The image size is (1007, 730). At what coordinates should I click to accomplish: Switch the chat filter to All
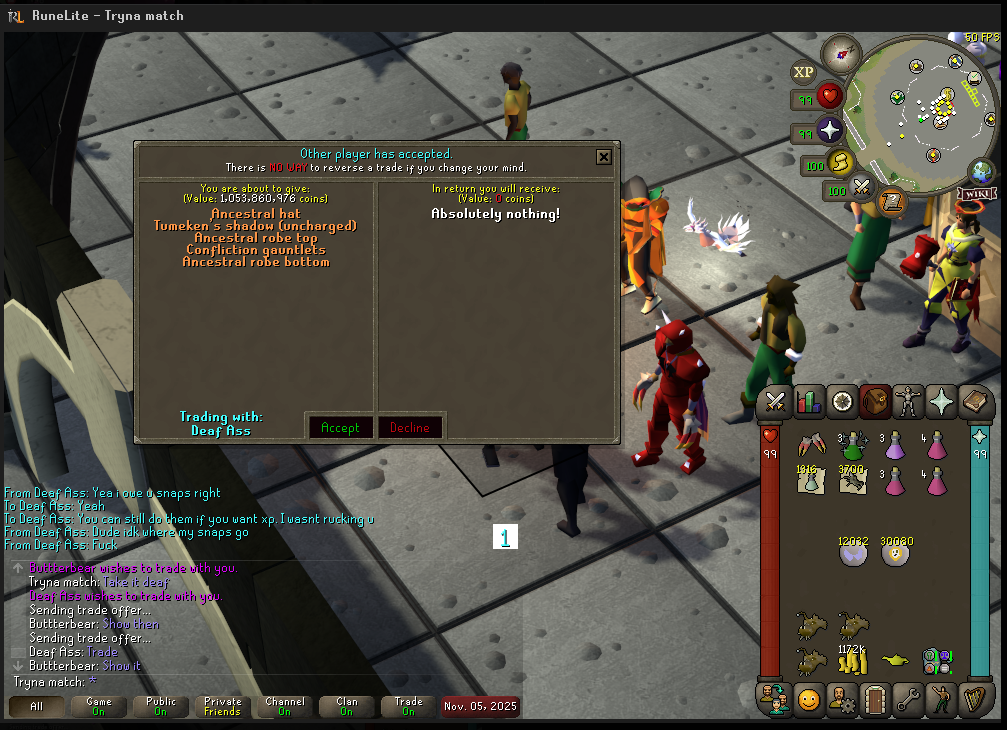(x=37, y=706)
